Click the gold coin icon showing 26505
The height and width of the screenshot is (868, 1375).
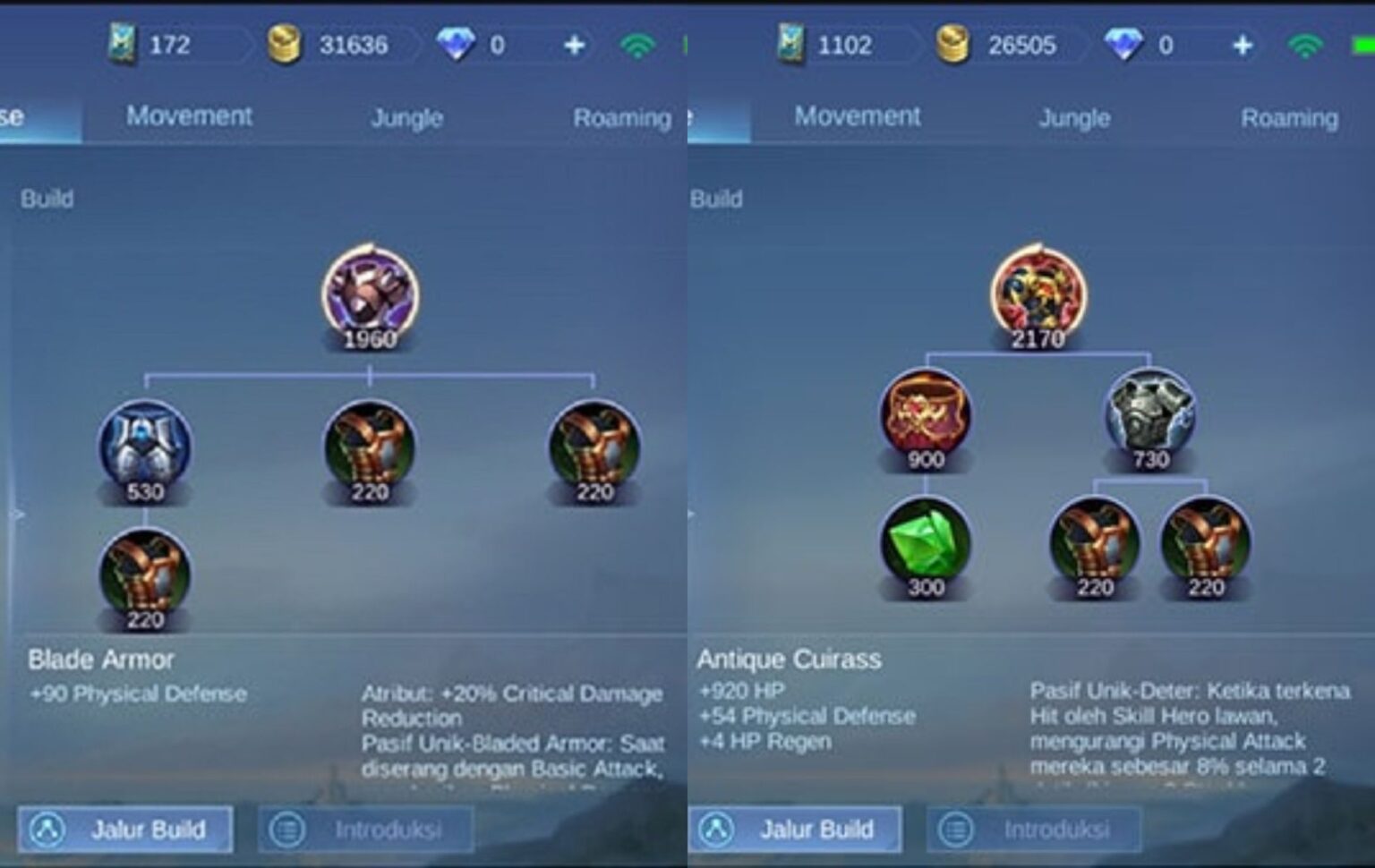(952, 43)
